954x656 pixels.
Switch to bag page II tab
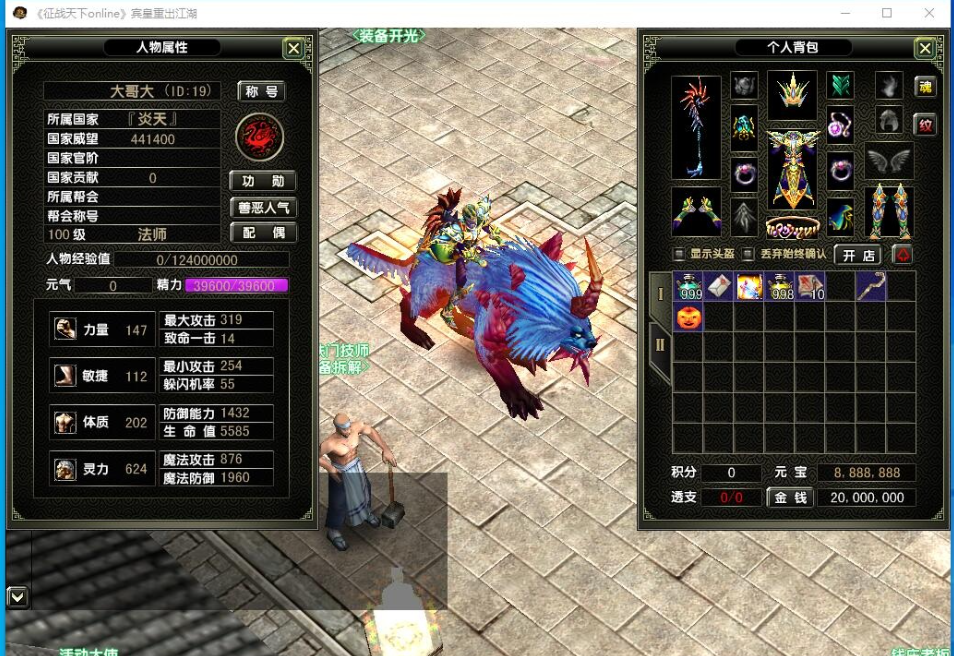pos(660,346)
